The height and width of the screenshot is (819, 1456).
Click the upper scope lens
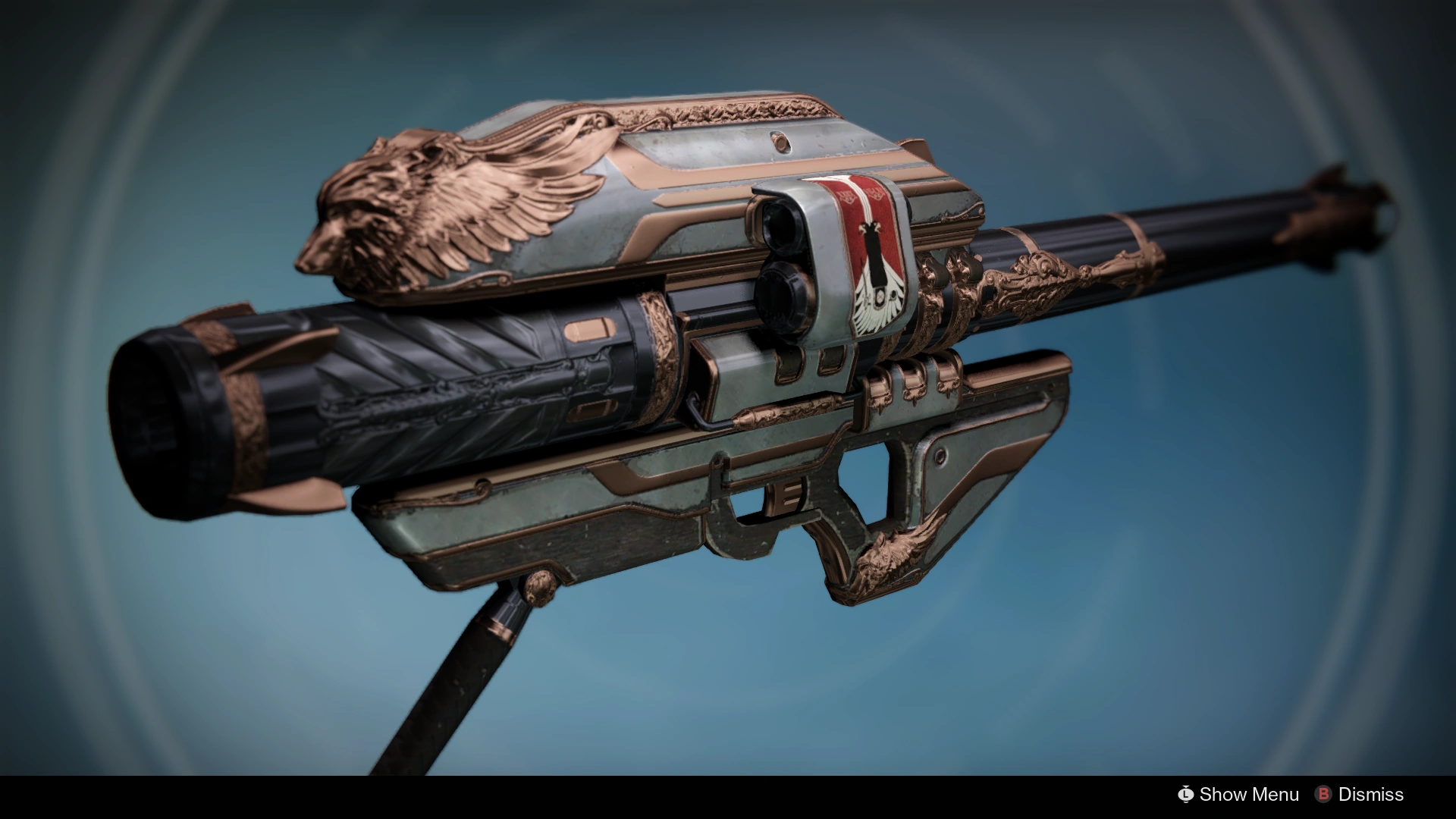click(781, 227)
